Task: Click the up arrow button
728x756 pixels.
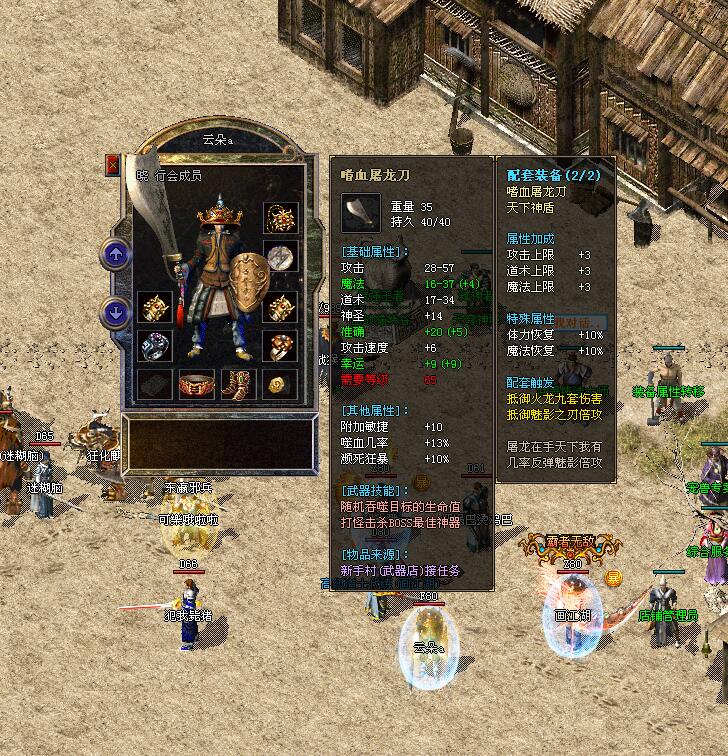Action: (x=116, y=255)
